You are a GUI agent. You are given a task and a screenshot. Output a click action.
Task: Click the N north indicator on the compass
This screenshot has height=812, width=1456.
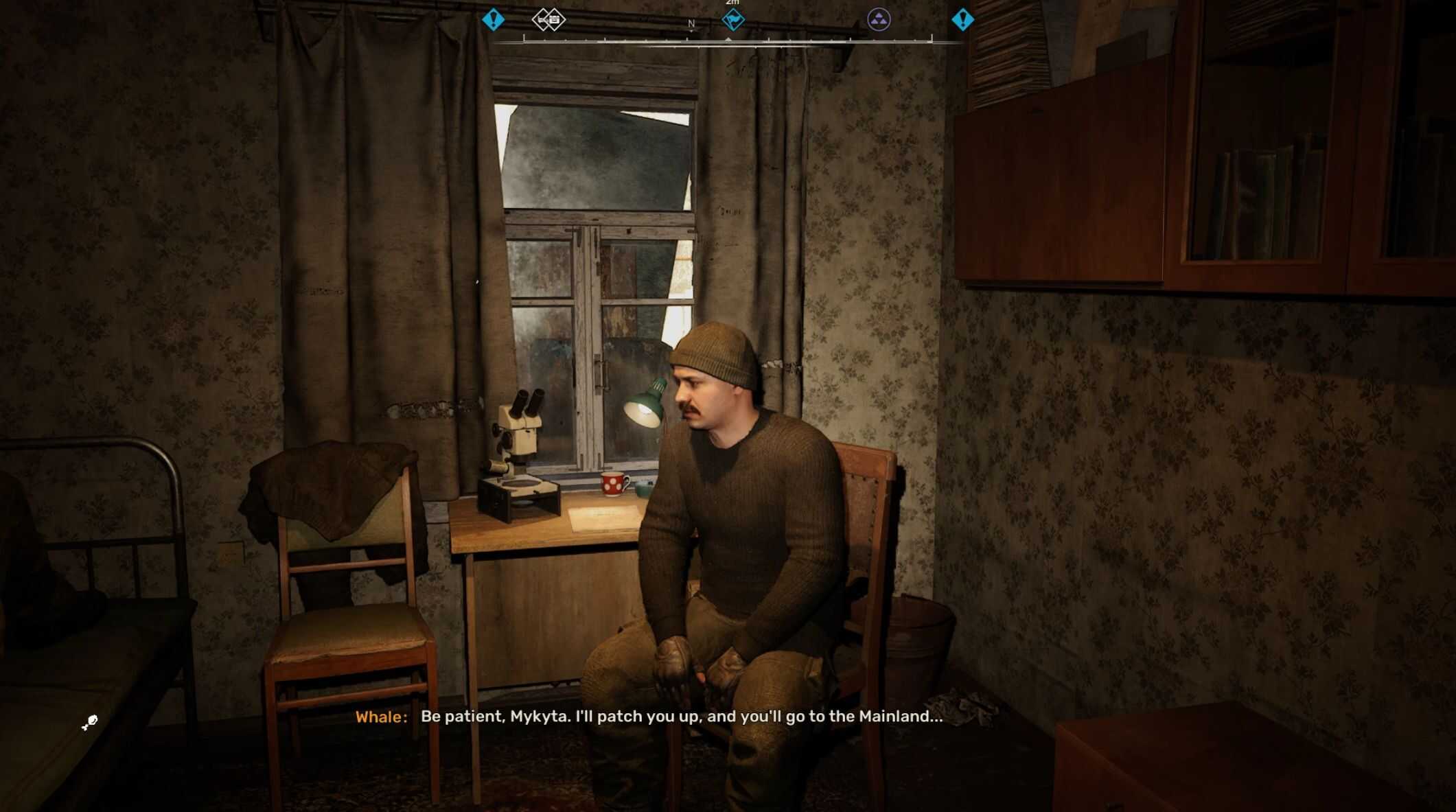pos(691,24)
